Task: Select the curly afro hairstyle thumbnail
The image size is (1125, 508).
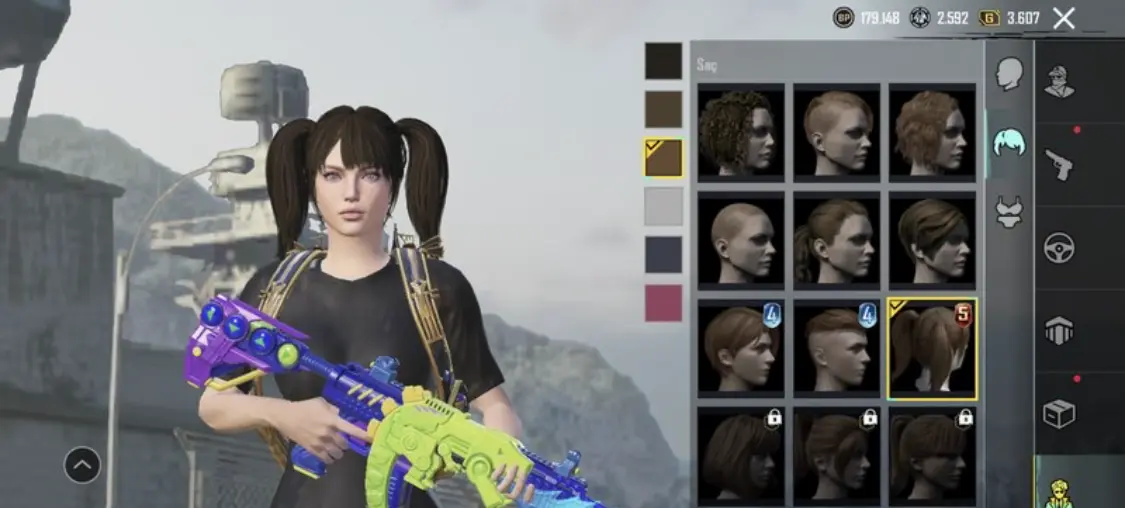Action: click(741, 131)
